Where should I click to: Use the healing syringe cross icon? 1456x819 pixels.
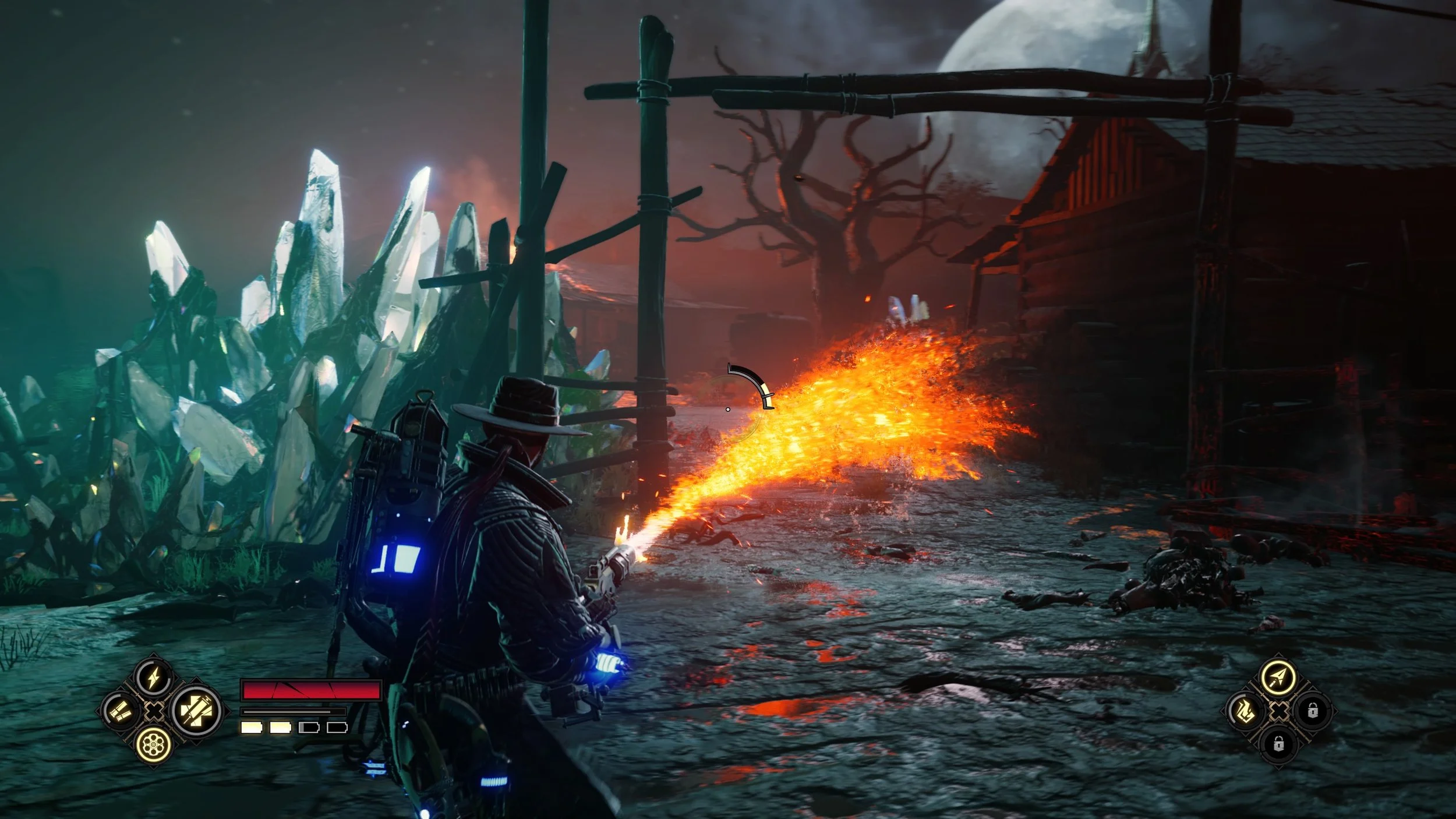pyautogui.click(x=196, y=711)
